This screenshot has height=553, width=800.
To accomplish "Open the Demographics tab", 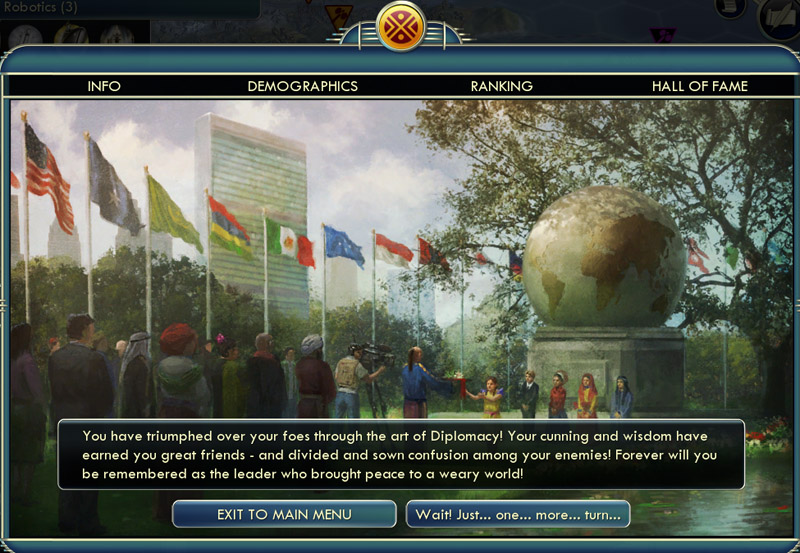I will pyautogui.click(x=302, y=86).
